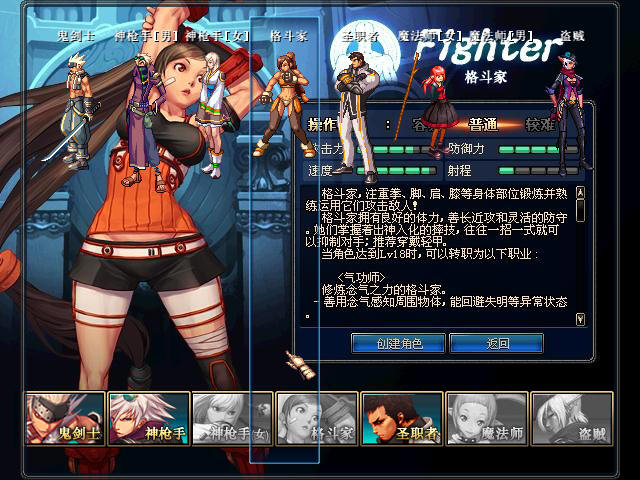Image resolution: width=640 pixels, height=480 pixels.
Task: Select the red-haired 魔法师[女] standing character
Action: pyautogui.click(x=439, y=108)
